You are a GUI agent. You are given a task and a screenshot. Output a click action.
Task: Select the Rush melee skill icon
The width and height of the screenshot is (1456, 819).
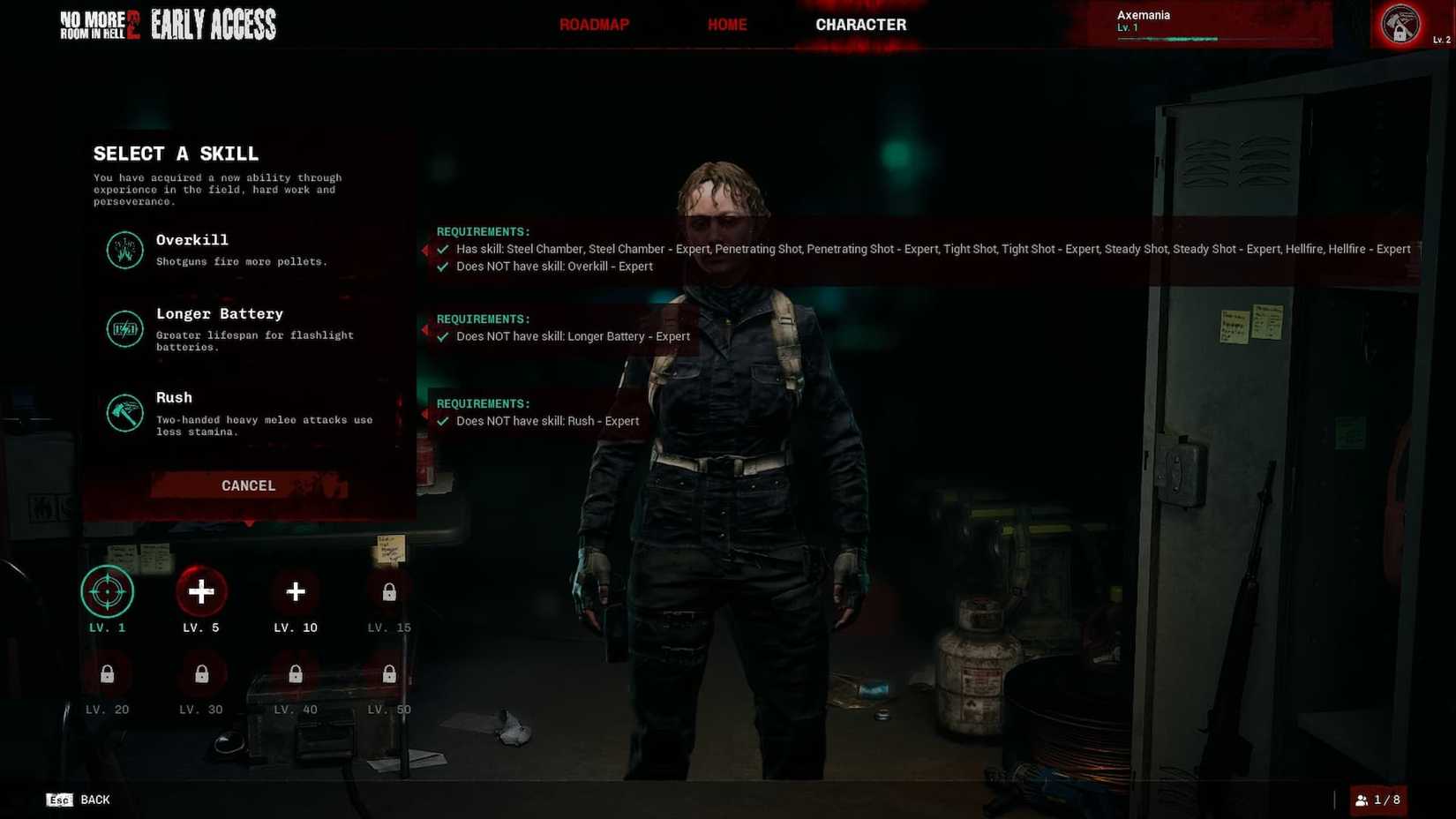pyautogui.click(x=124, y=412)
